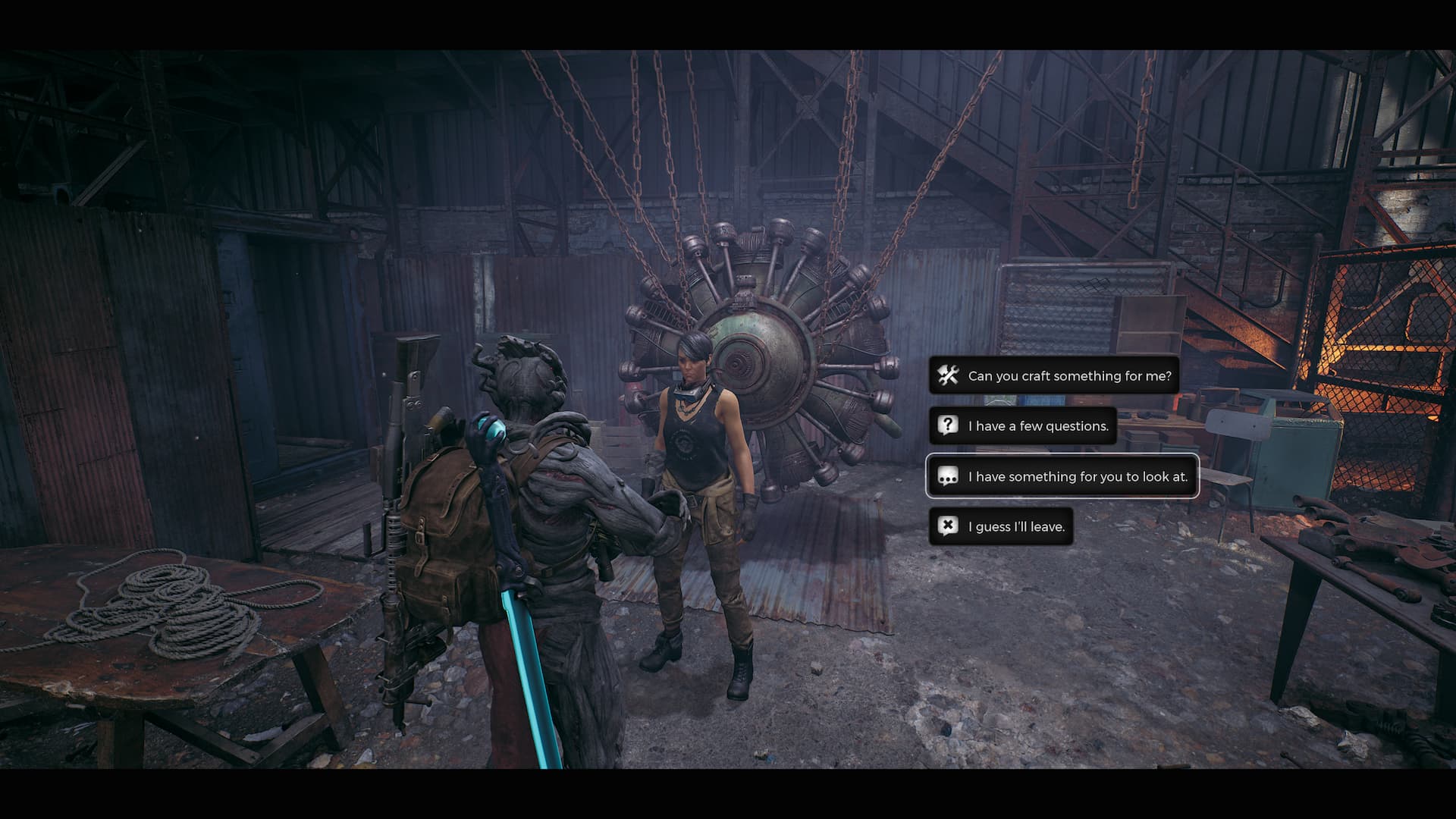Select "I have a few questions." reply
This screenshot has width=1456, height=819.
pyautogui.click(x=1023, y=426)
